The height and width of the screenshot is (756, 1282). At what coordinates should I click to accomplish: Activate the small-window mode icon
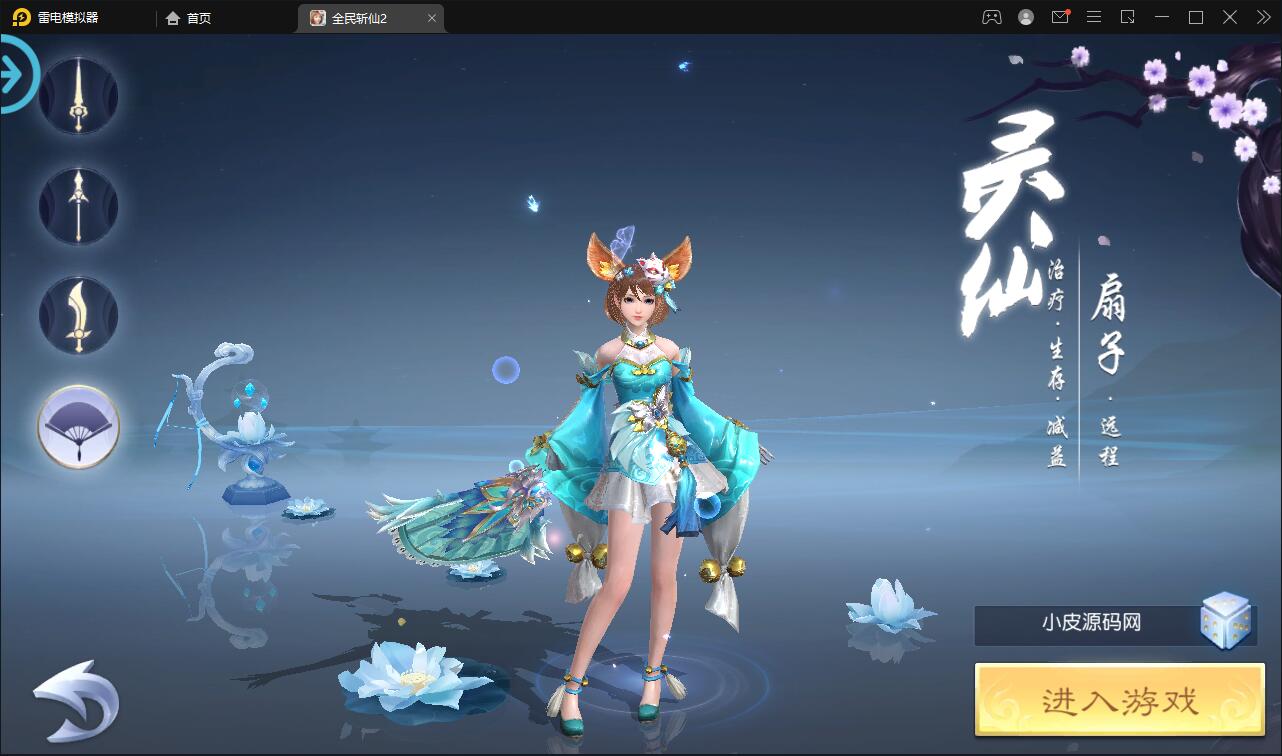pos(1127,17)
